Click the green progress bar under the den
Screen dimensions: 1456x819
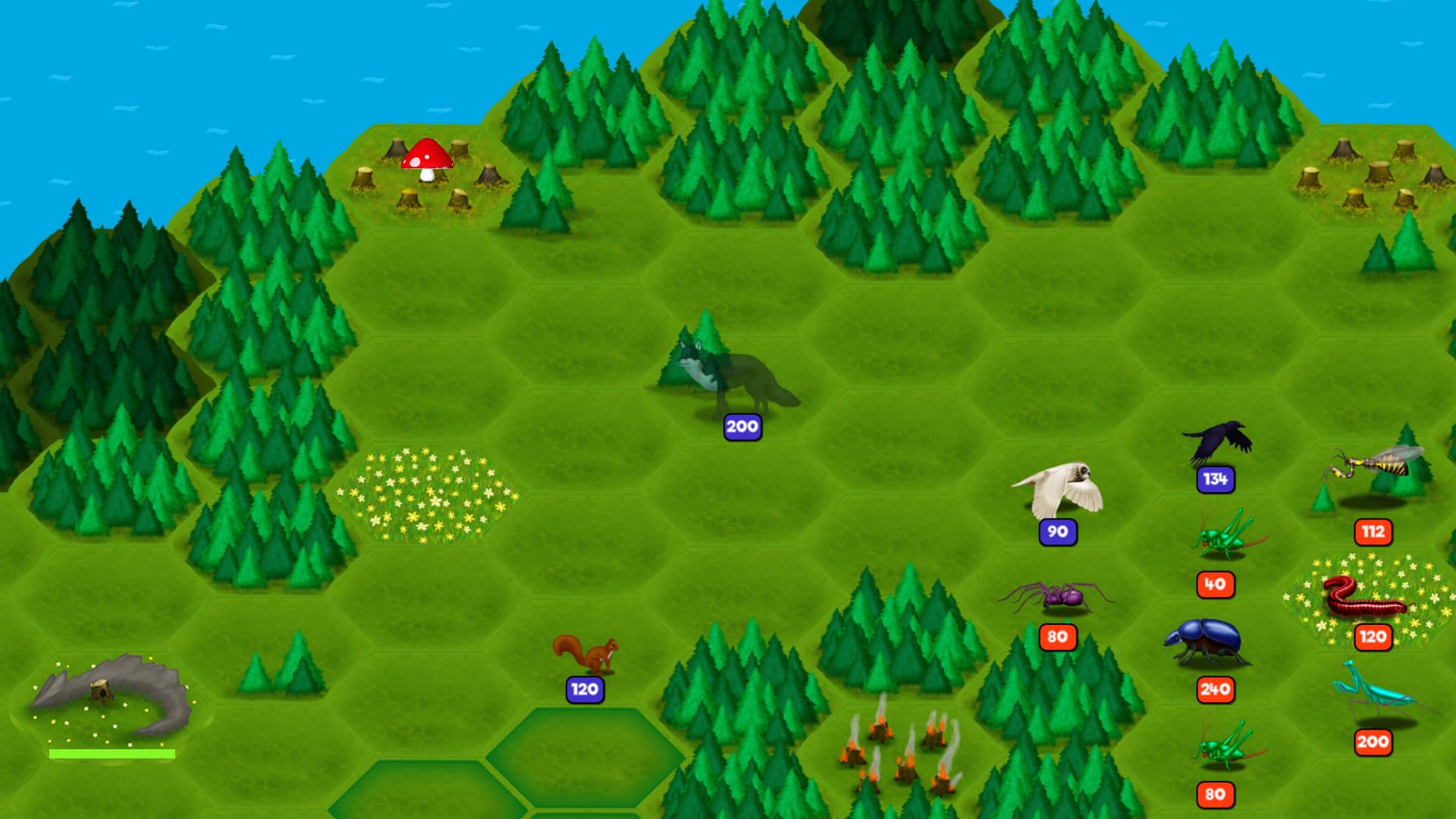(x=112, y=752)
